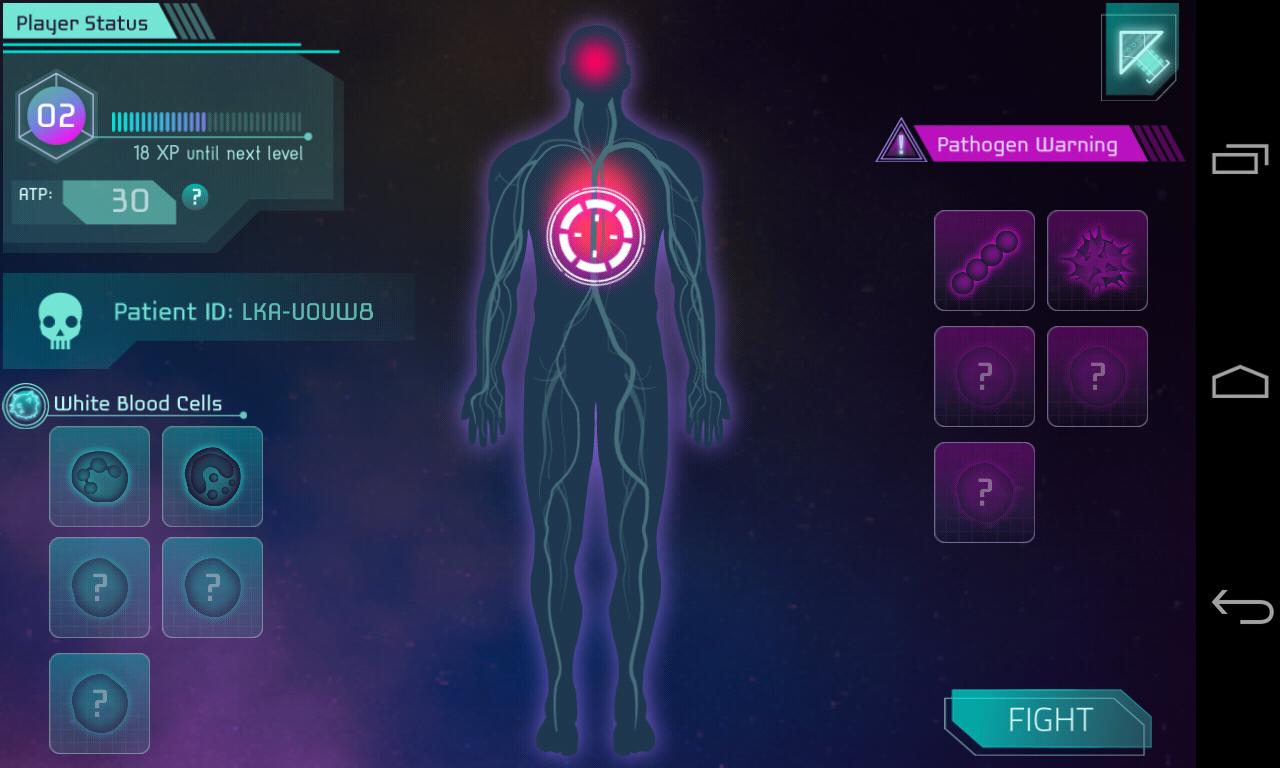Select the glowing infection target on the chest
The width and height of the screenshot is (1280, 768).
click(x=597, y=234)
